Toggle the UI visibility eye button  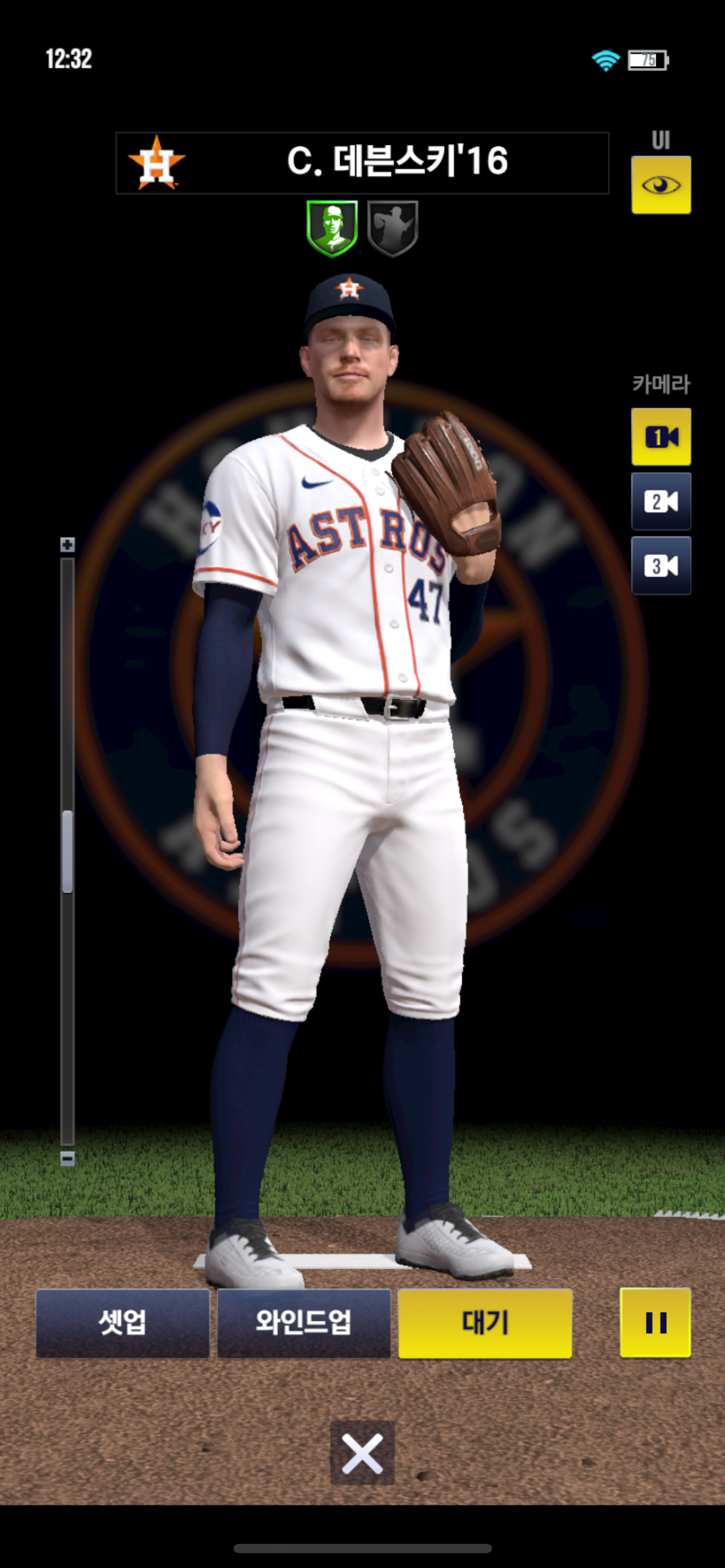pos(661,185)
